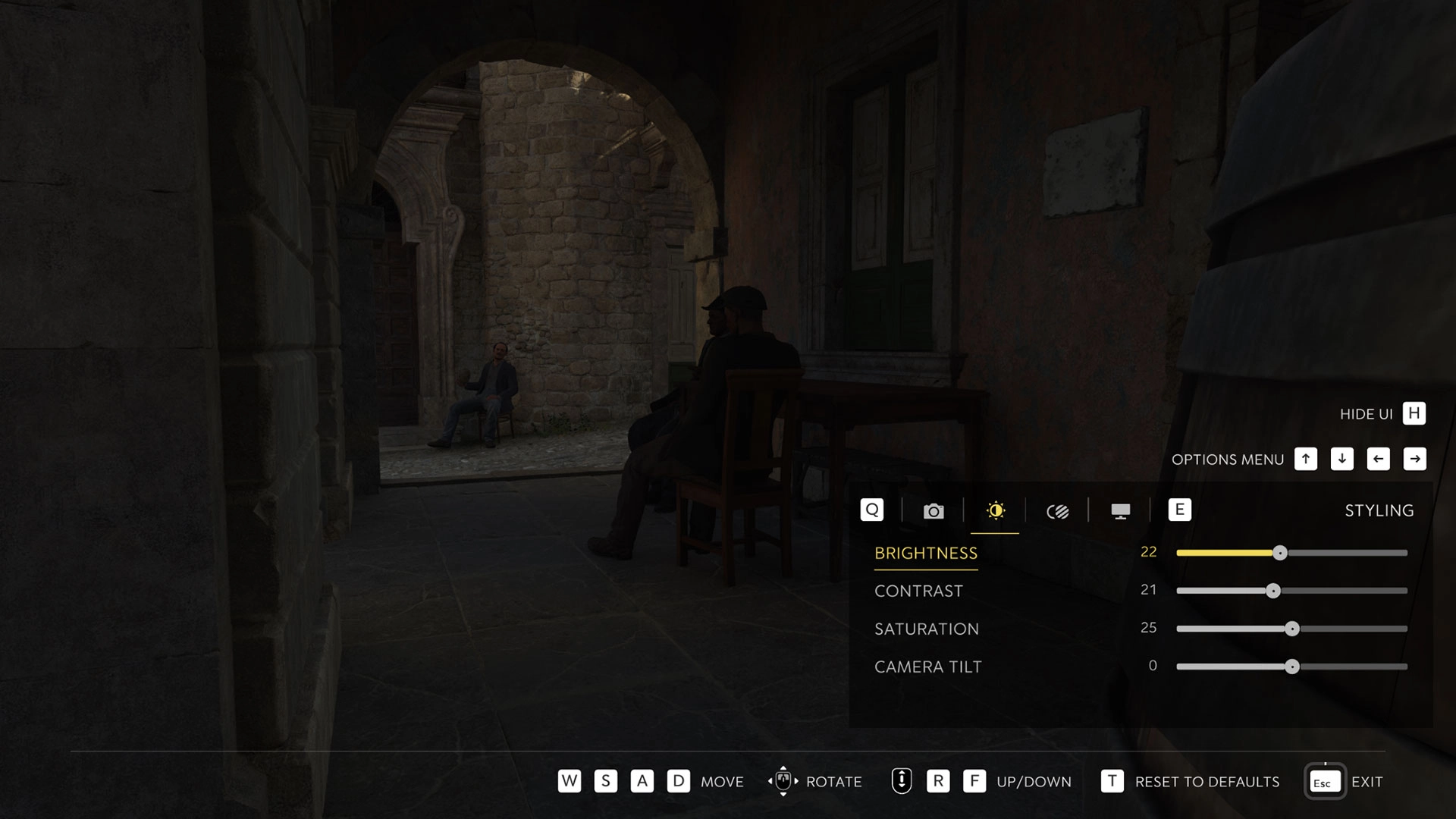Screen dimensions: 1456x819
Task: Select the monitor display tab icon
Action: click(1120, 510)
